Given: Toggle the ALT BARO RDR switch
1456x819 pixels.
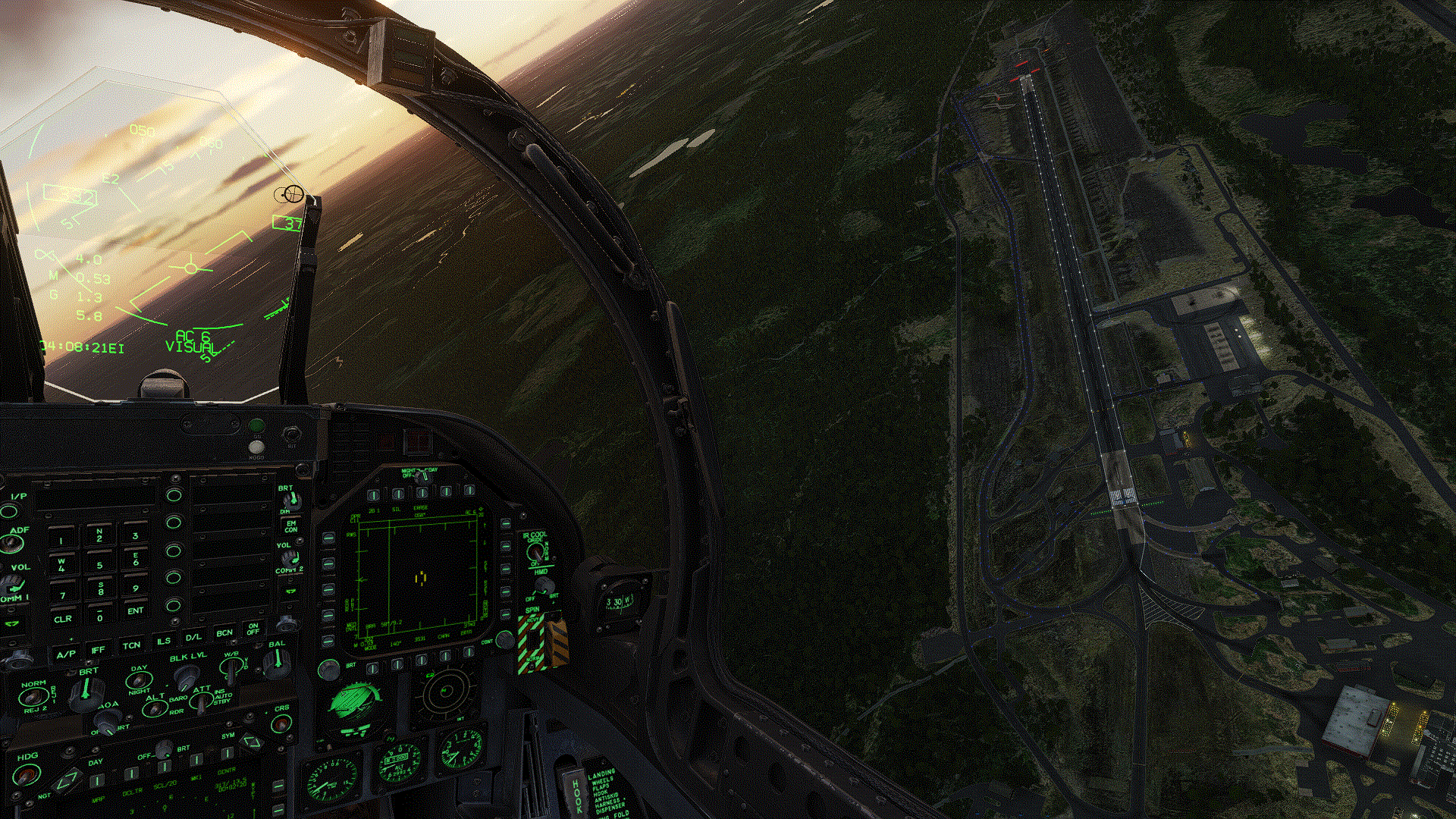Looking at the screenshot, I should click(155, 709).
